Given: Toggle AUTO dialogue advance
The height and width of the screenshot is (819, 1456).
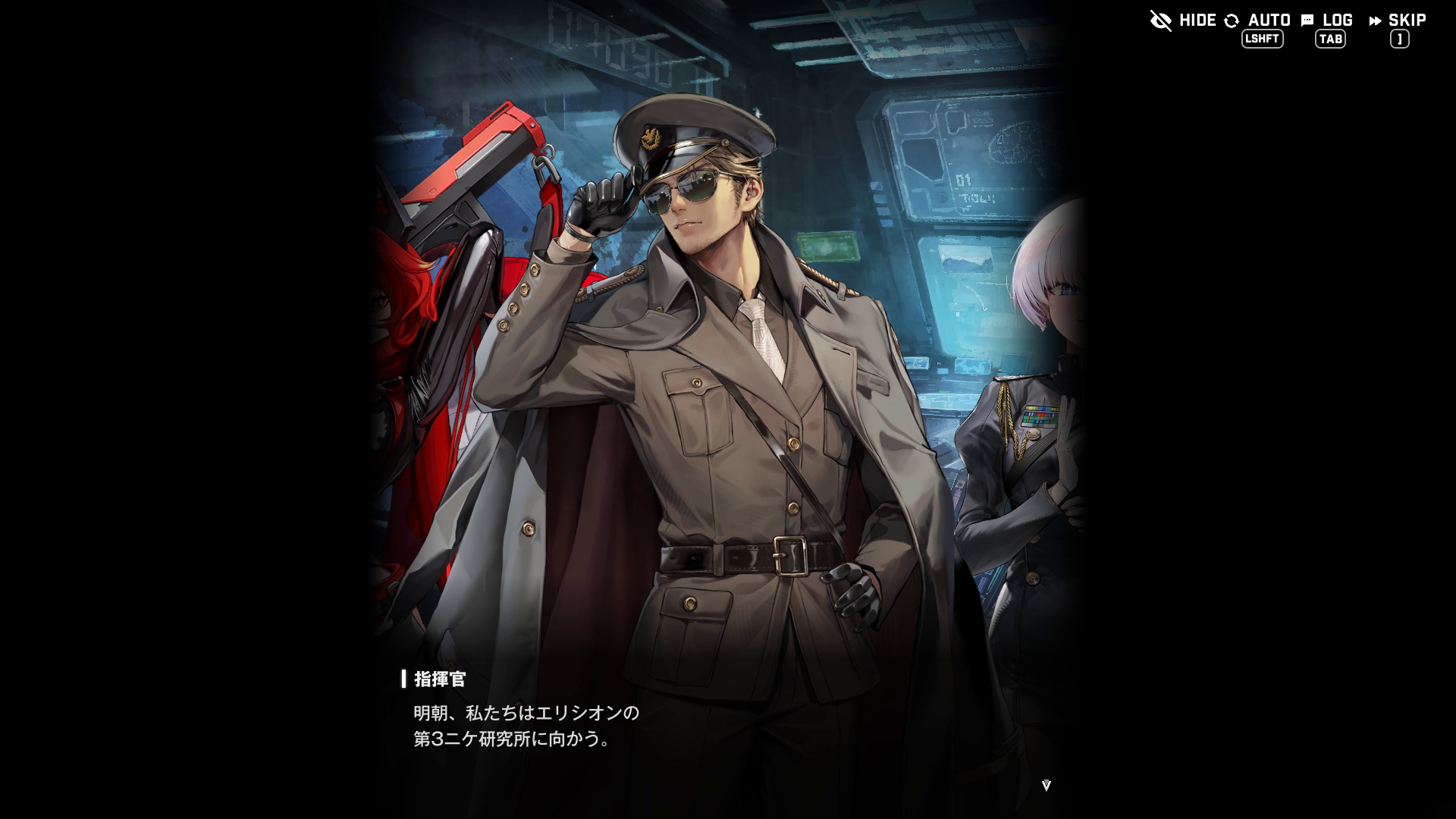Looking at the screenshot, I should (1258, 20).
